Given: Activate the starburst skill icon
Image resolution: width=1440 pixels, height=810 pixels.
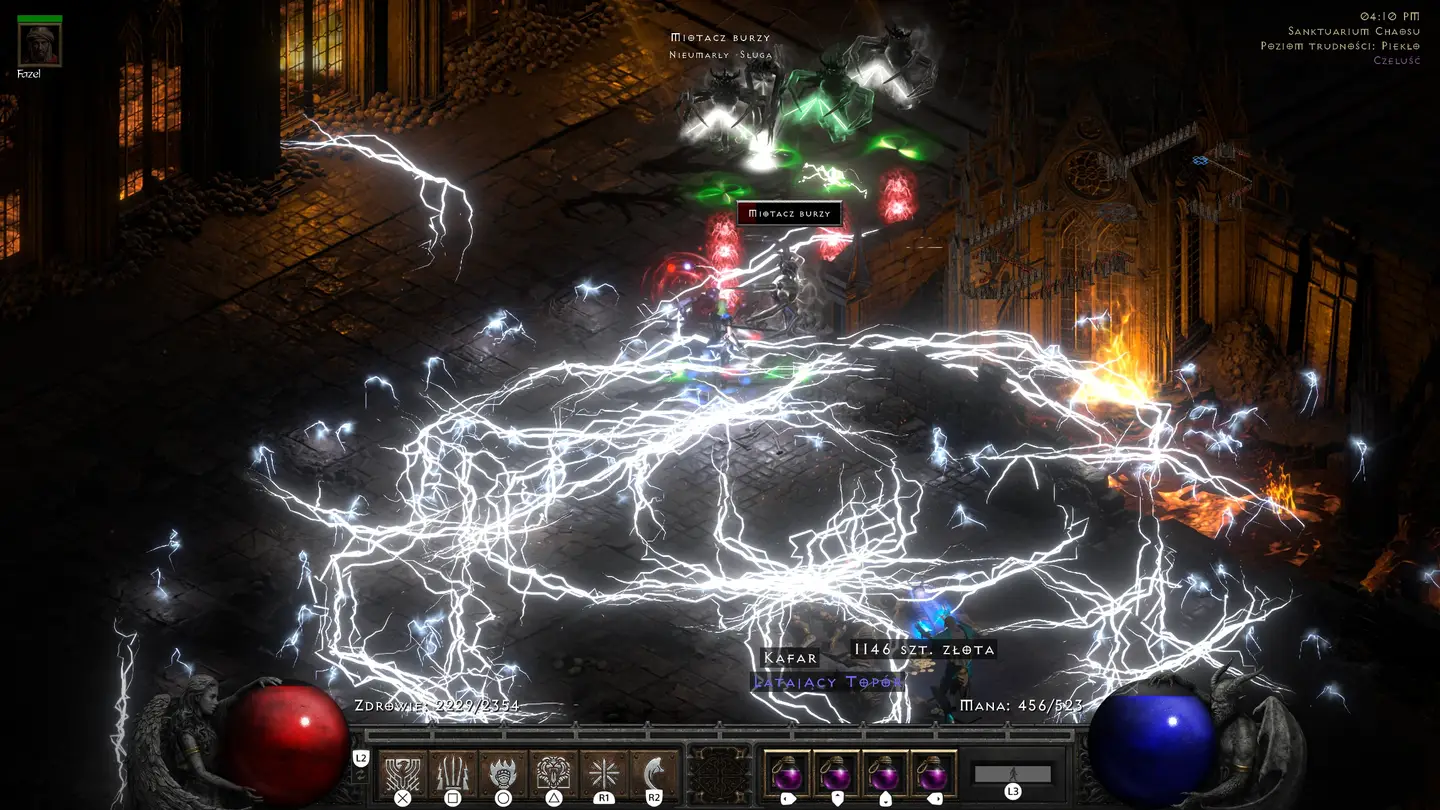Looking at the screenshot, I should pyautogui.click(x=604, y=773).
